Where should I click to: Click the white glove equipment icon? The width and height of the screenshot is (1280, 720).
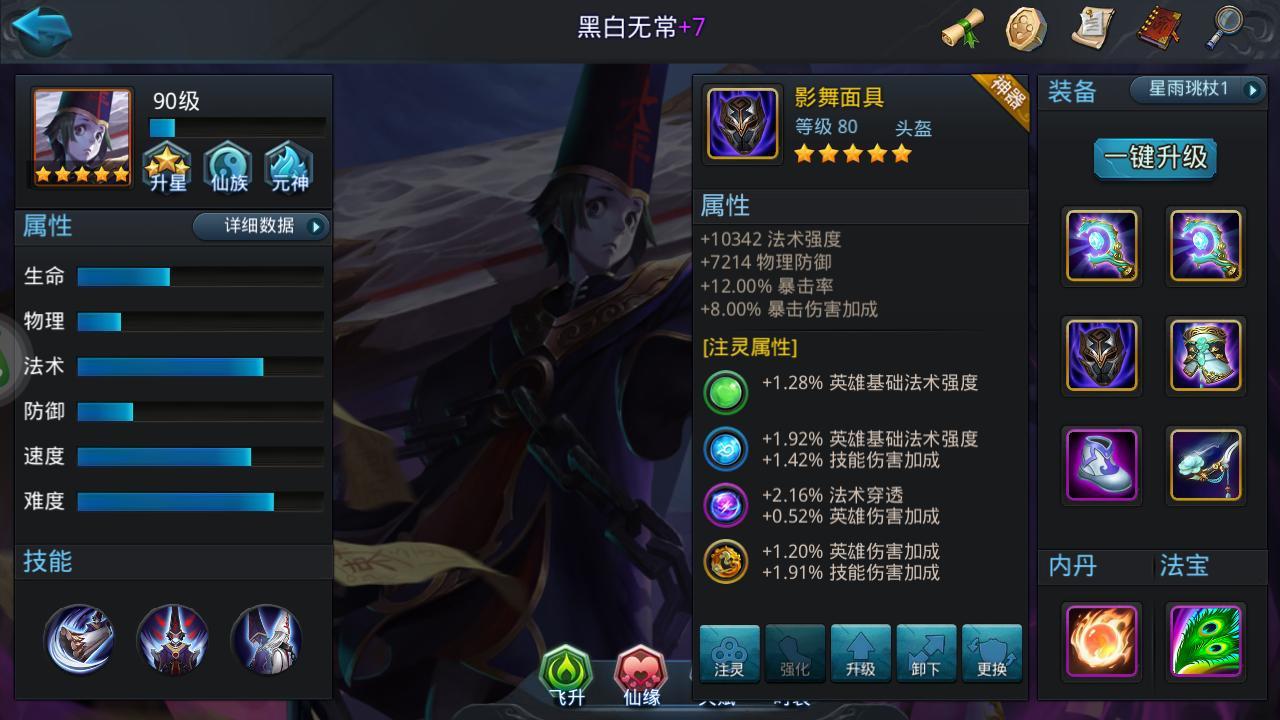coord(1101,465)
